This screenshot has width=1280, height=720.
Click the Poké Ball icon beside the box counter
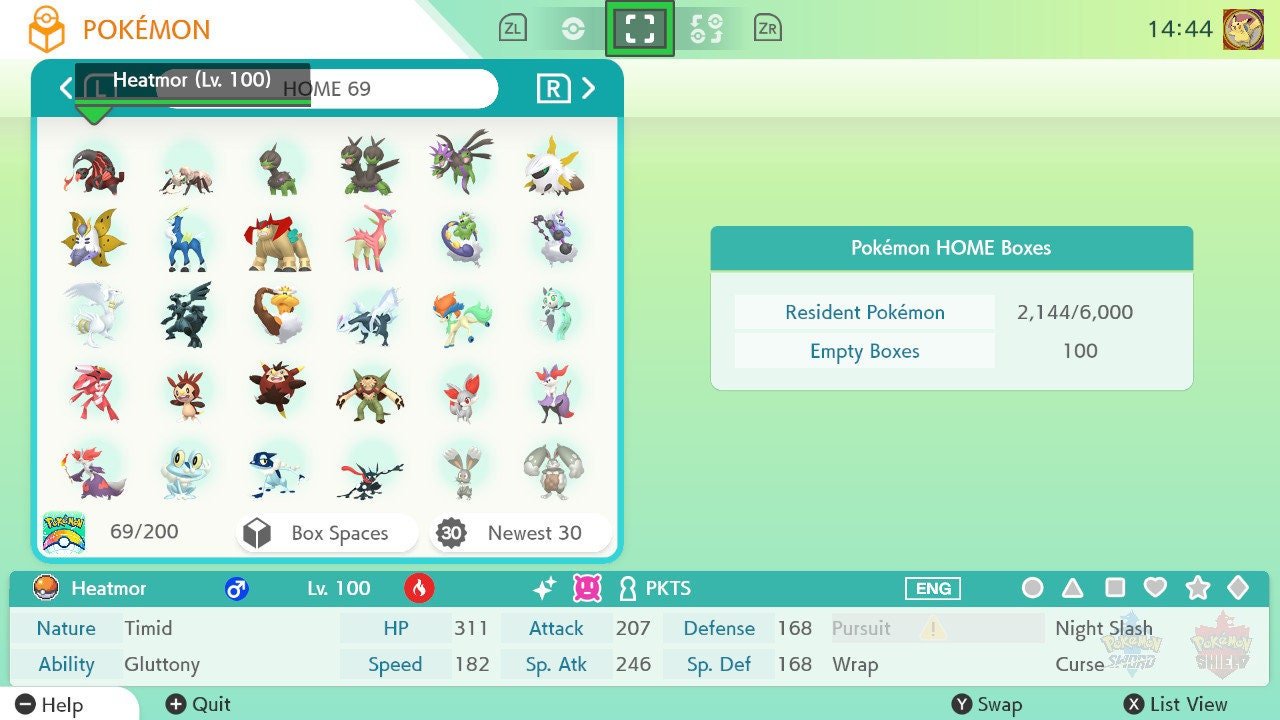64,531
